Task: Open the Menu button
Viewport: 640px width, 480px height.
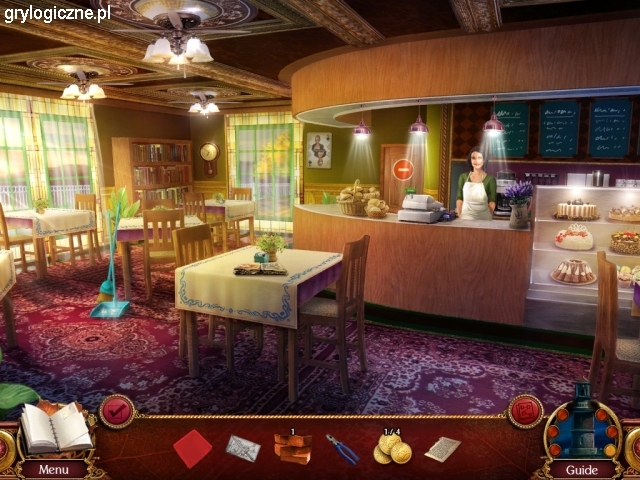Action: (53, 469)
